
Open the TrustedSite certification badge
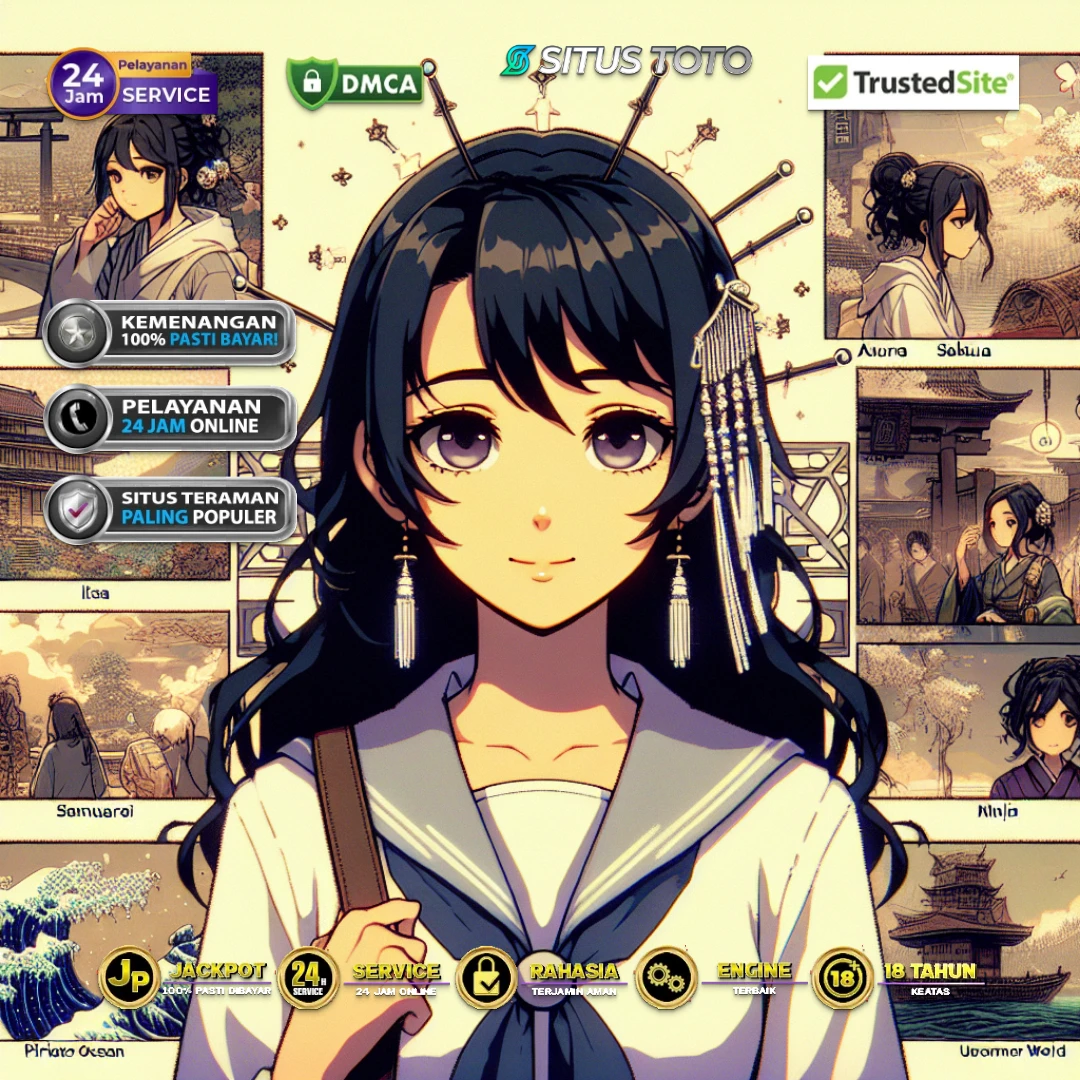(913, 83)
